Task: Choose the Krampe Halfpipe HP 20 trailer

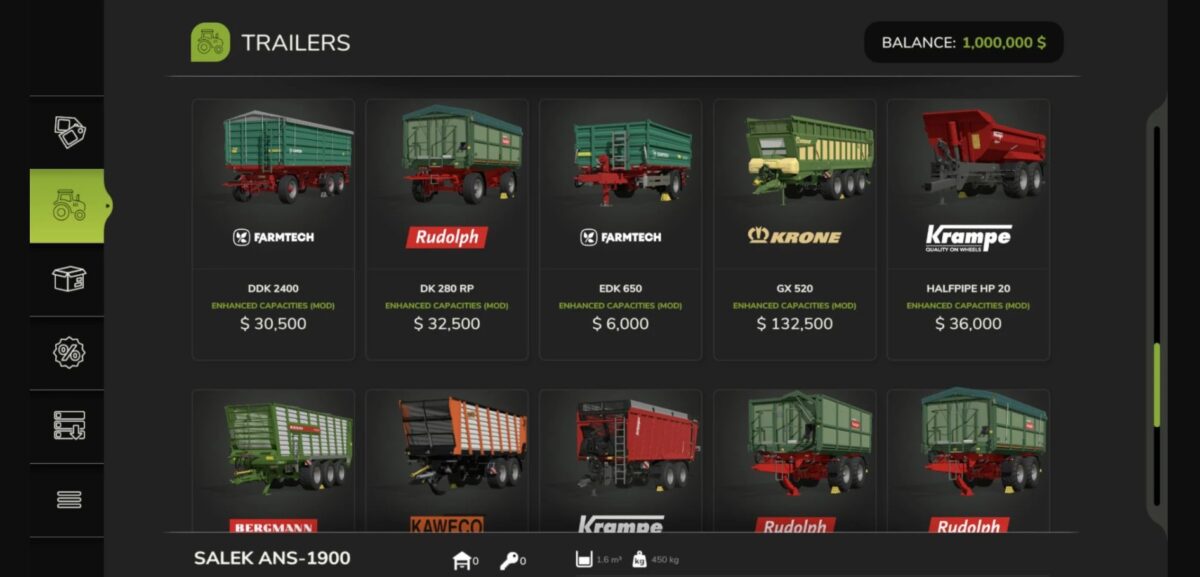Action: click(x=968, y=229)
